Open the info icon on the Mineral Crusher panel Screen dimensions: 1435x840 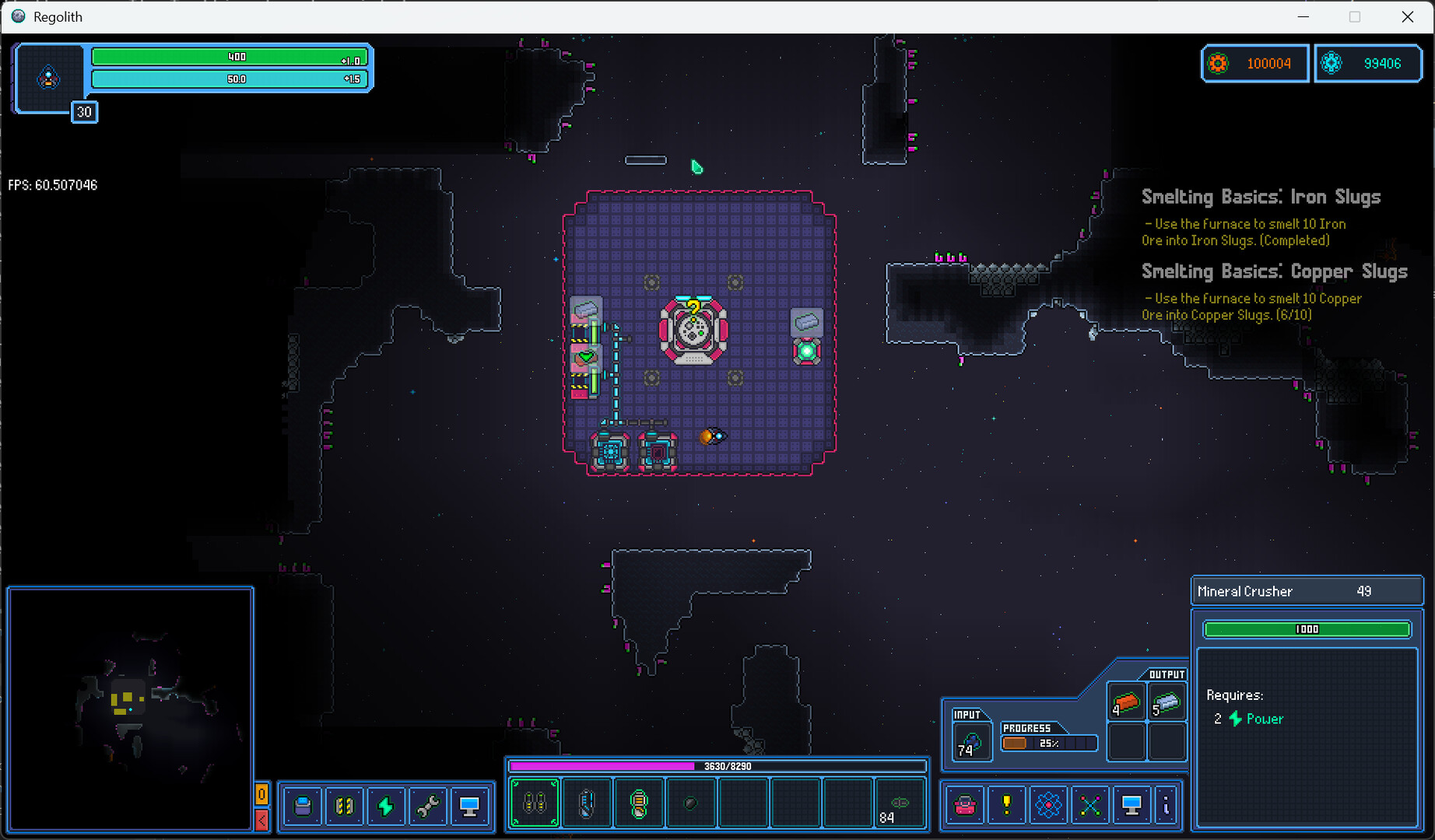pyautogui.click(x=1165, y=804)
